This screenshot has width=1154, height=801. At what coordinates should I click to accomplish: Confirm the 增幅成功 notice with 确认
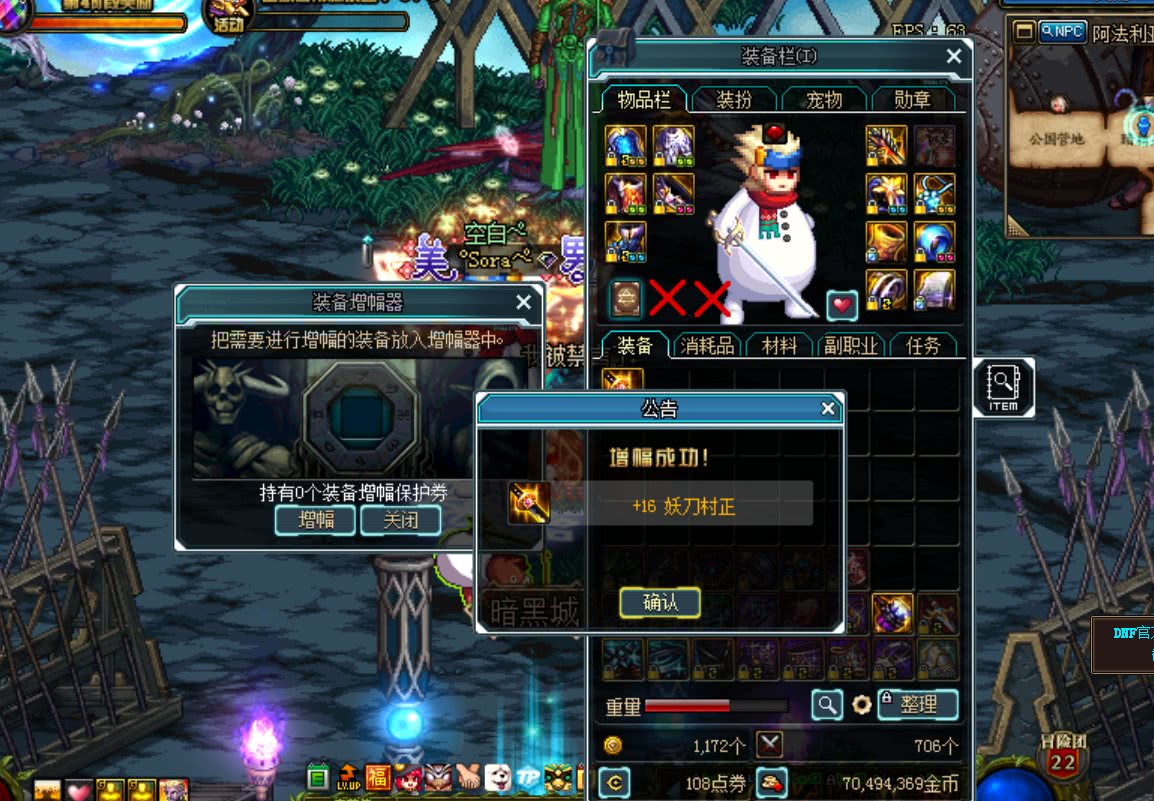pos(659,603)
